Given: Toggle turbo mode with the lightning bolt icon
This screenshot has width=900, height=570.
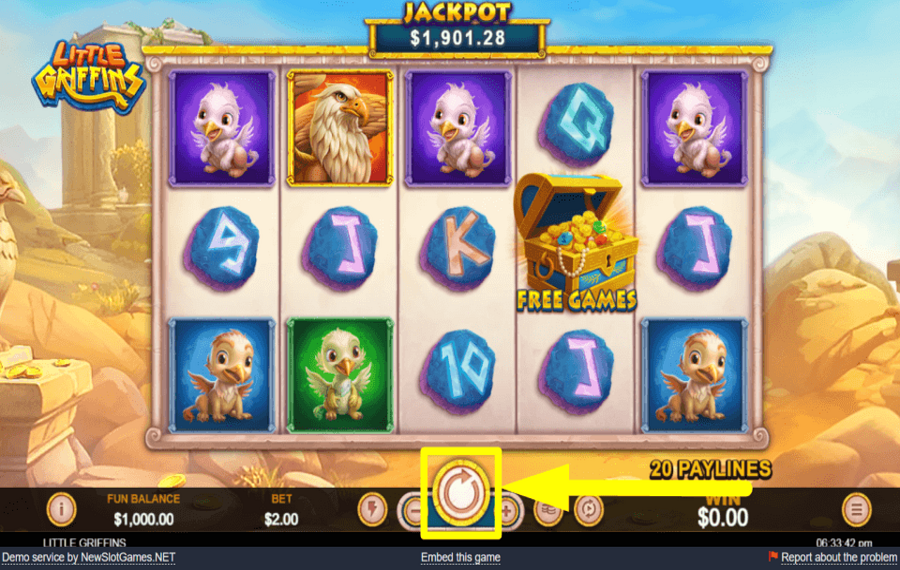Looking at the screenshot, I should coord(372,510).
